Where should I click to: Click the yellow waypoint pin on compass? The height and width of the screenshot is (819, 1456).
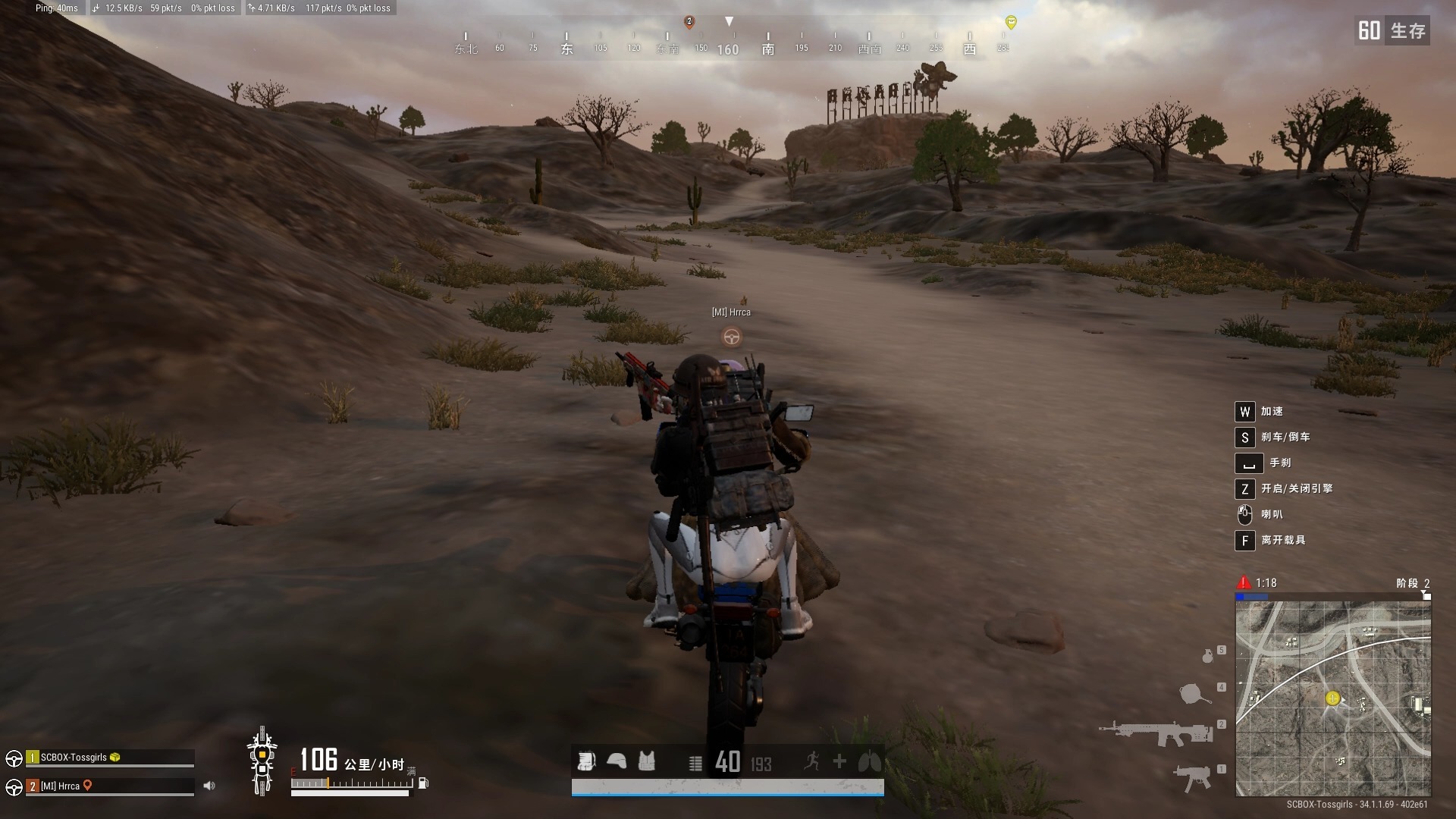[1010, 22]
